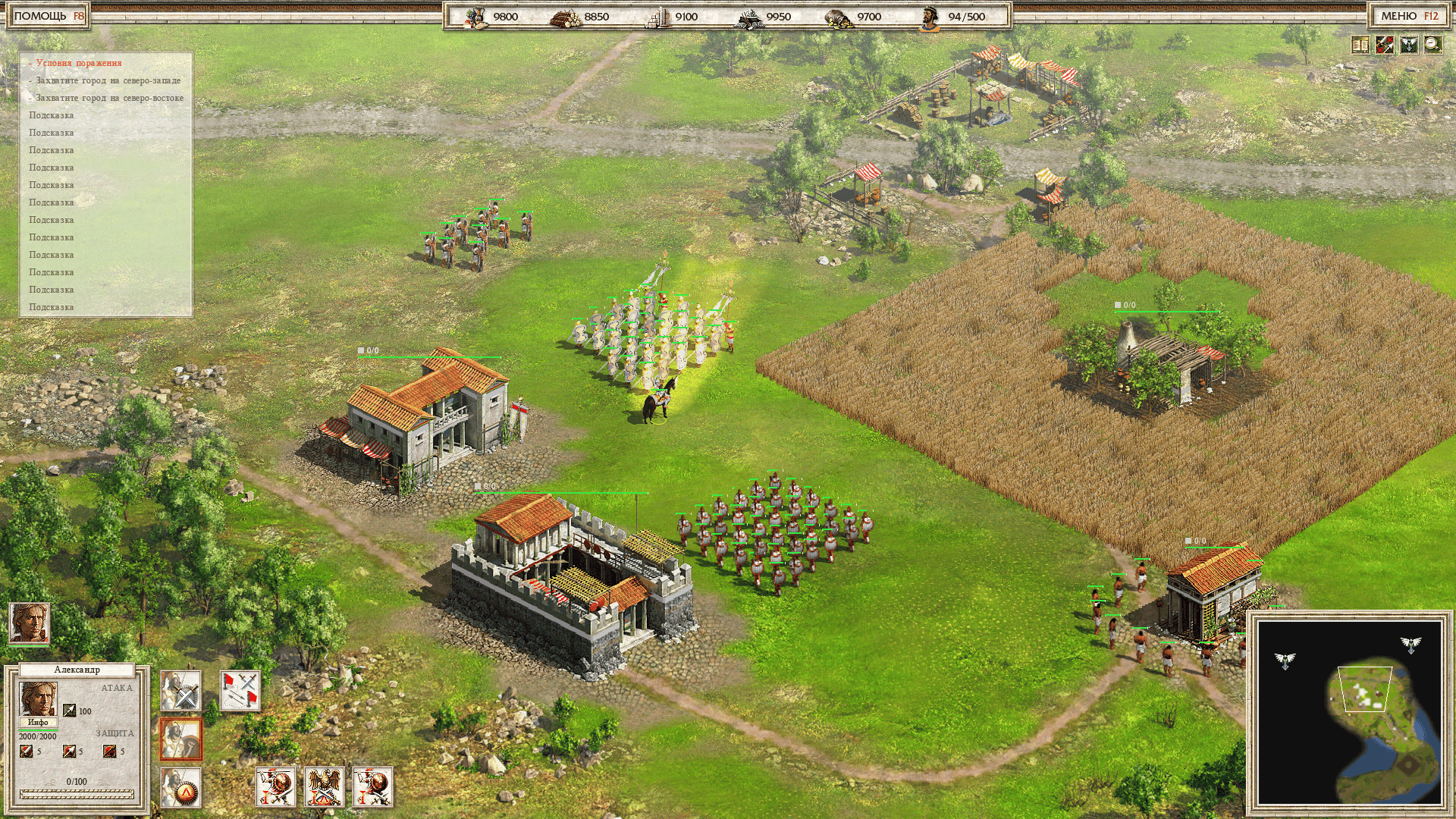Read the capture north-east city objective
The image size is (1456, 819).
(109, 98)
